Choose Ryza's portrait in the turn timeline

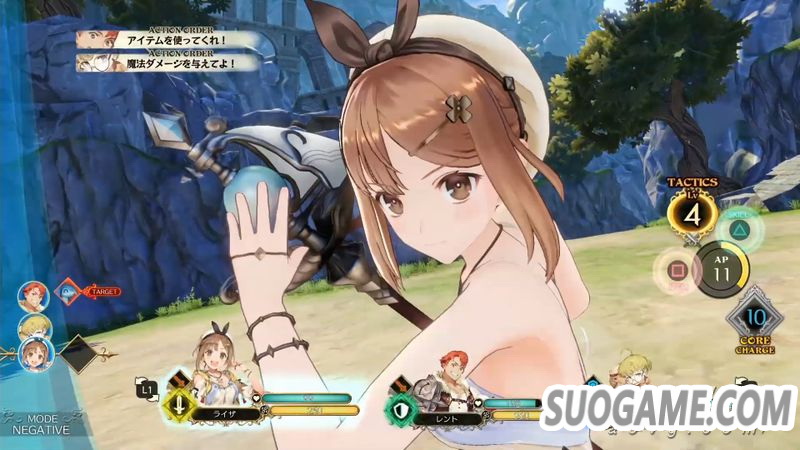(34, 354)
